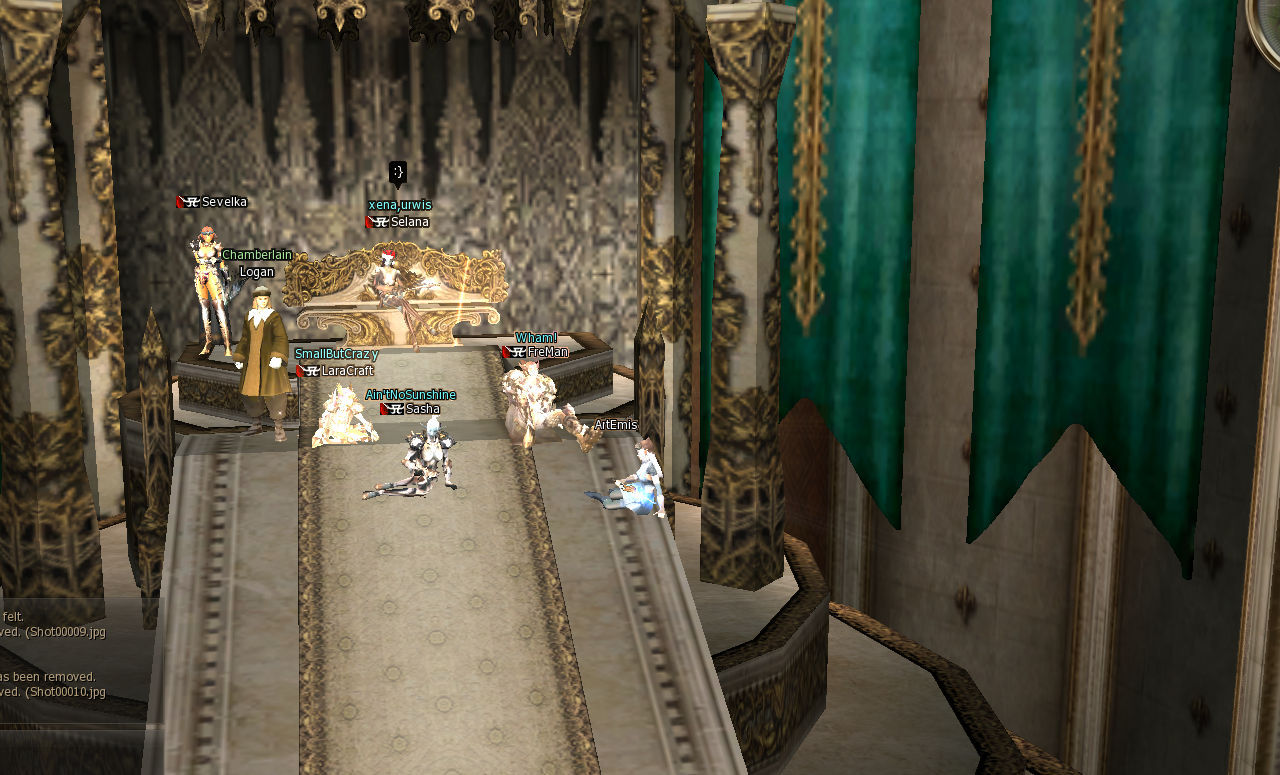This screenshot has width=1280, height=775.
Task: Click the clan crest next to Sasha
Action: tap(396, 409)
